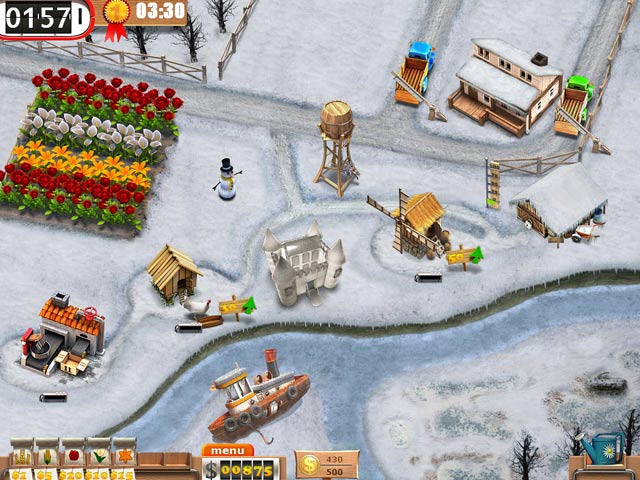Choose the $15 orange flower seed bag
Screen dimensions: 640x480
point(123,458)
